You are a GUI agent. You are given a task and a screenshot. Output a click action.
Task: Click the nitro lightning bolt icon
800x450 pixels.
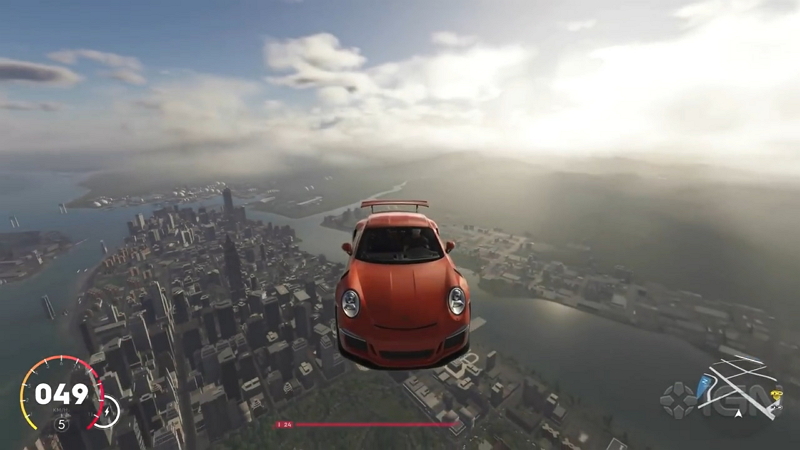click(x=104, y=410)
